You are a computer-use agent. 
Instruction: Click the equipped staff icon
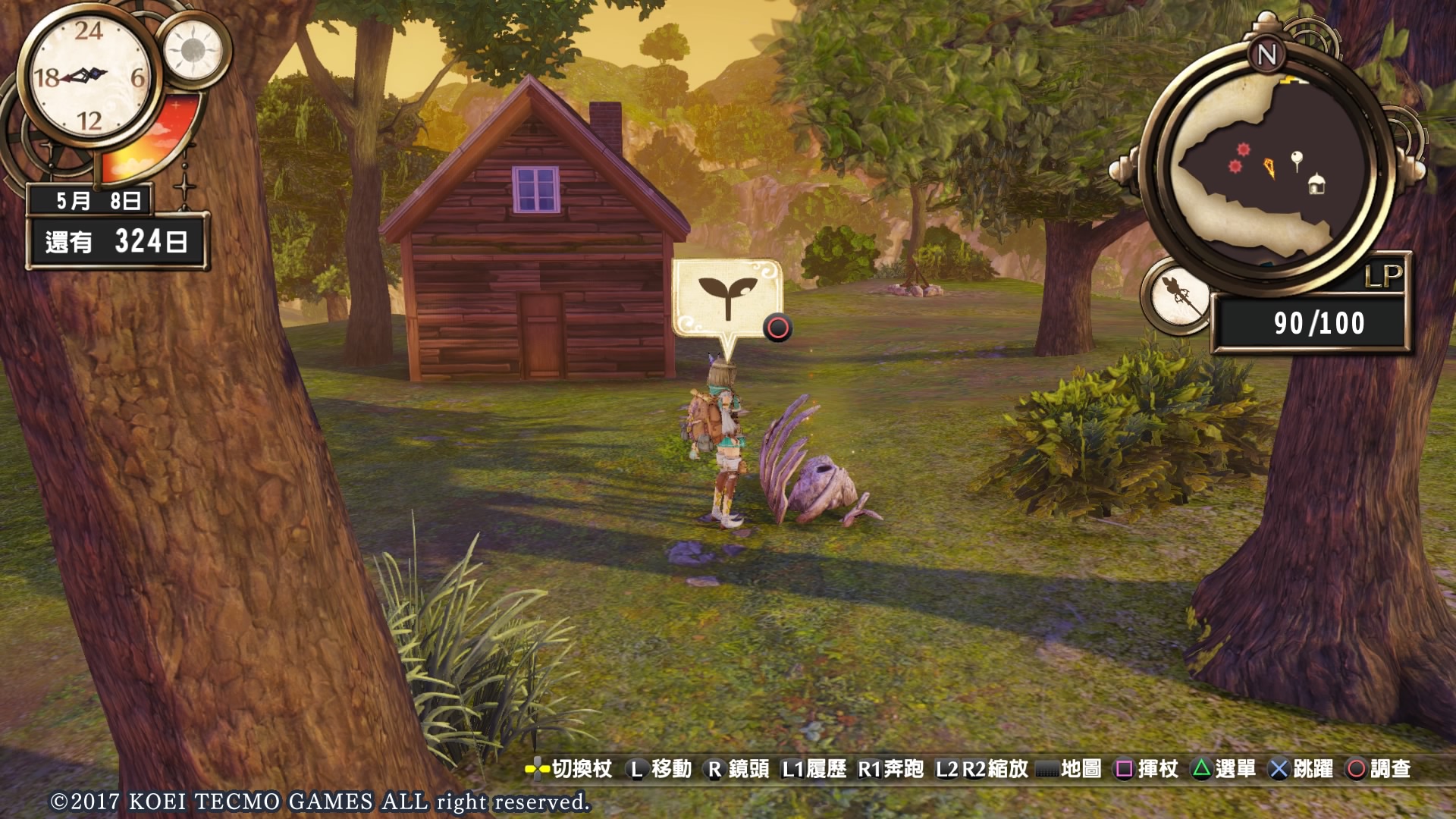pos(1178,297)
